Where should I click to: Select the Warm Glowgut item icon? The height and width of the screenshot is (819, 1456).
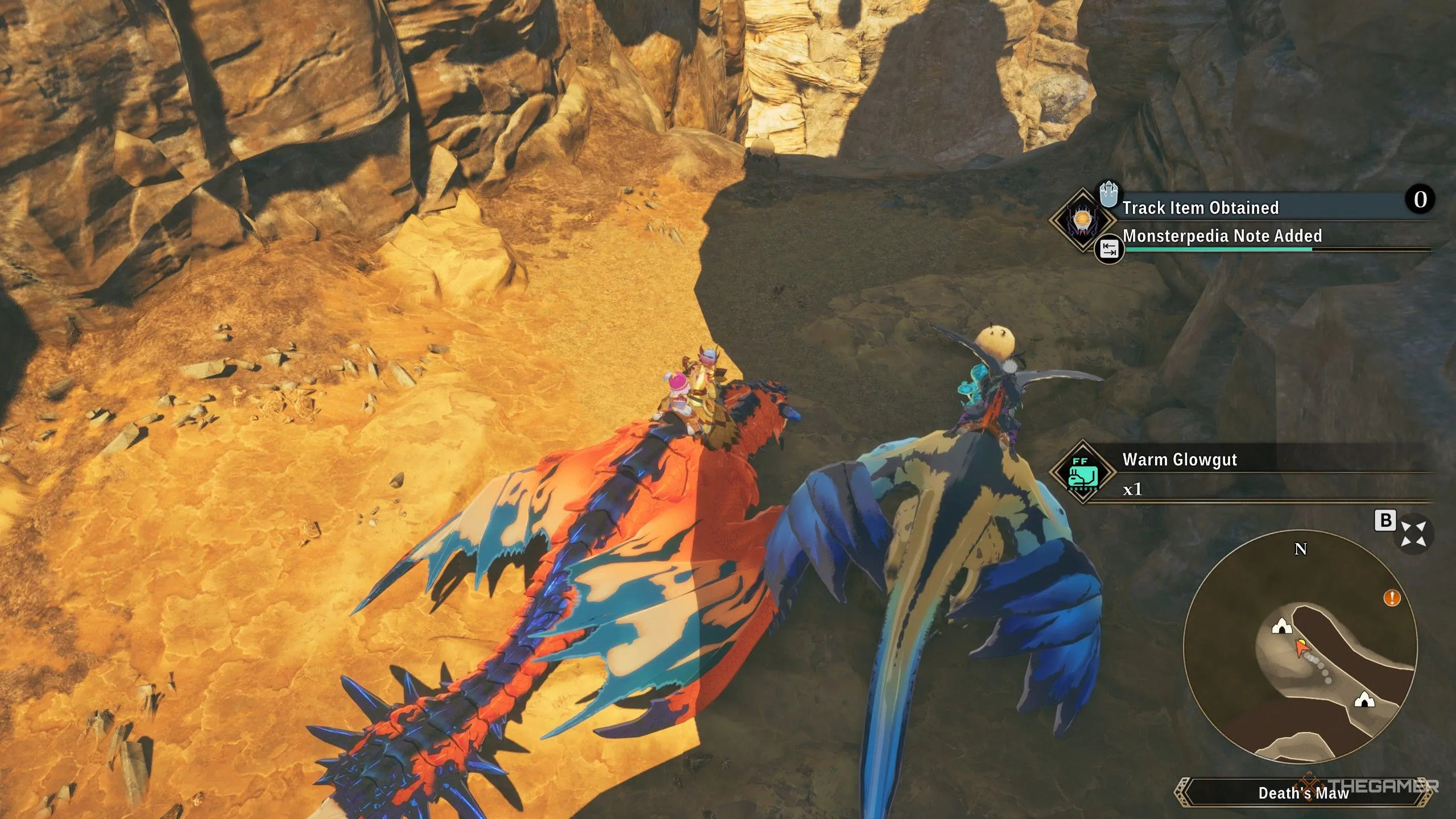[x=1082, y=472]
